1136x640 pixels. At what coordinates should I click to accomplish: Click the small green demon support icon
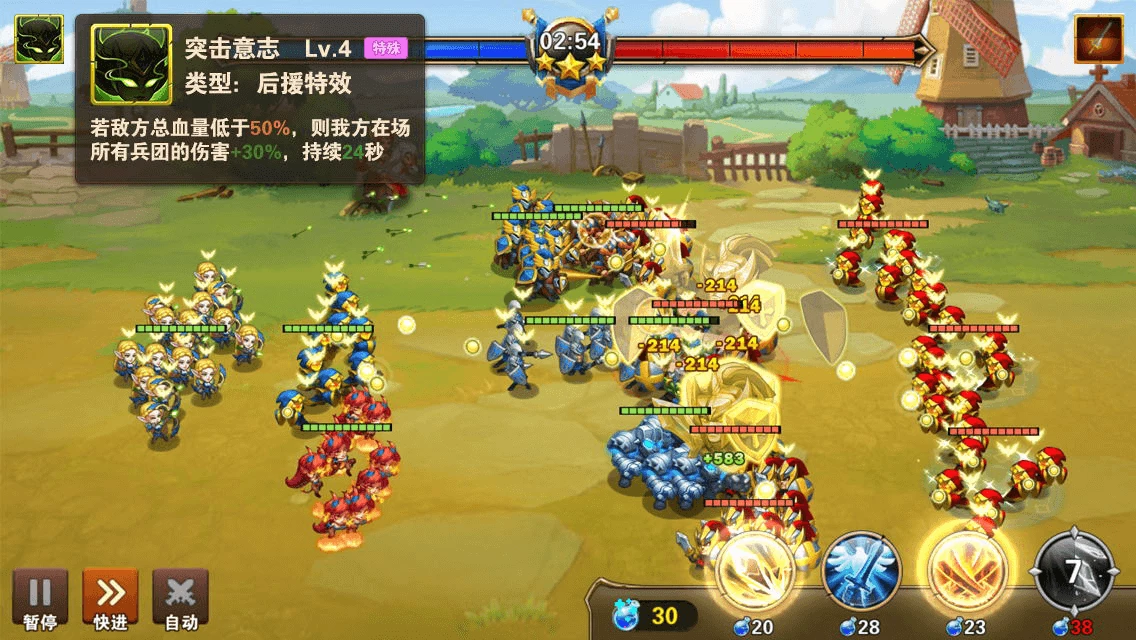pos(39,40)
